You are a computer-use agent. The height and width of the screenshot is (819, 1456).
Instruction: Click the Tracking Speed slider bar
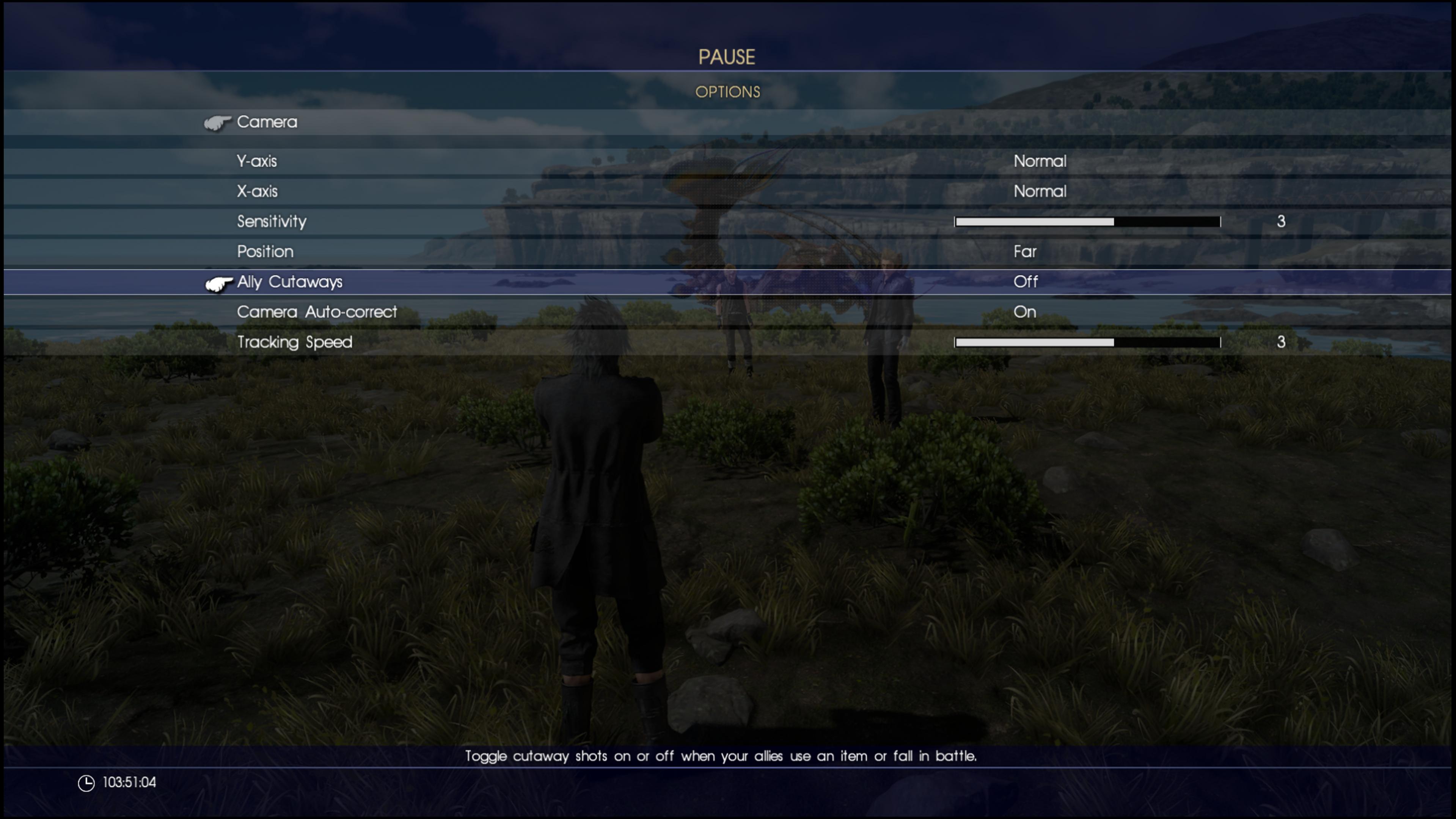coord(1087,343)
